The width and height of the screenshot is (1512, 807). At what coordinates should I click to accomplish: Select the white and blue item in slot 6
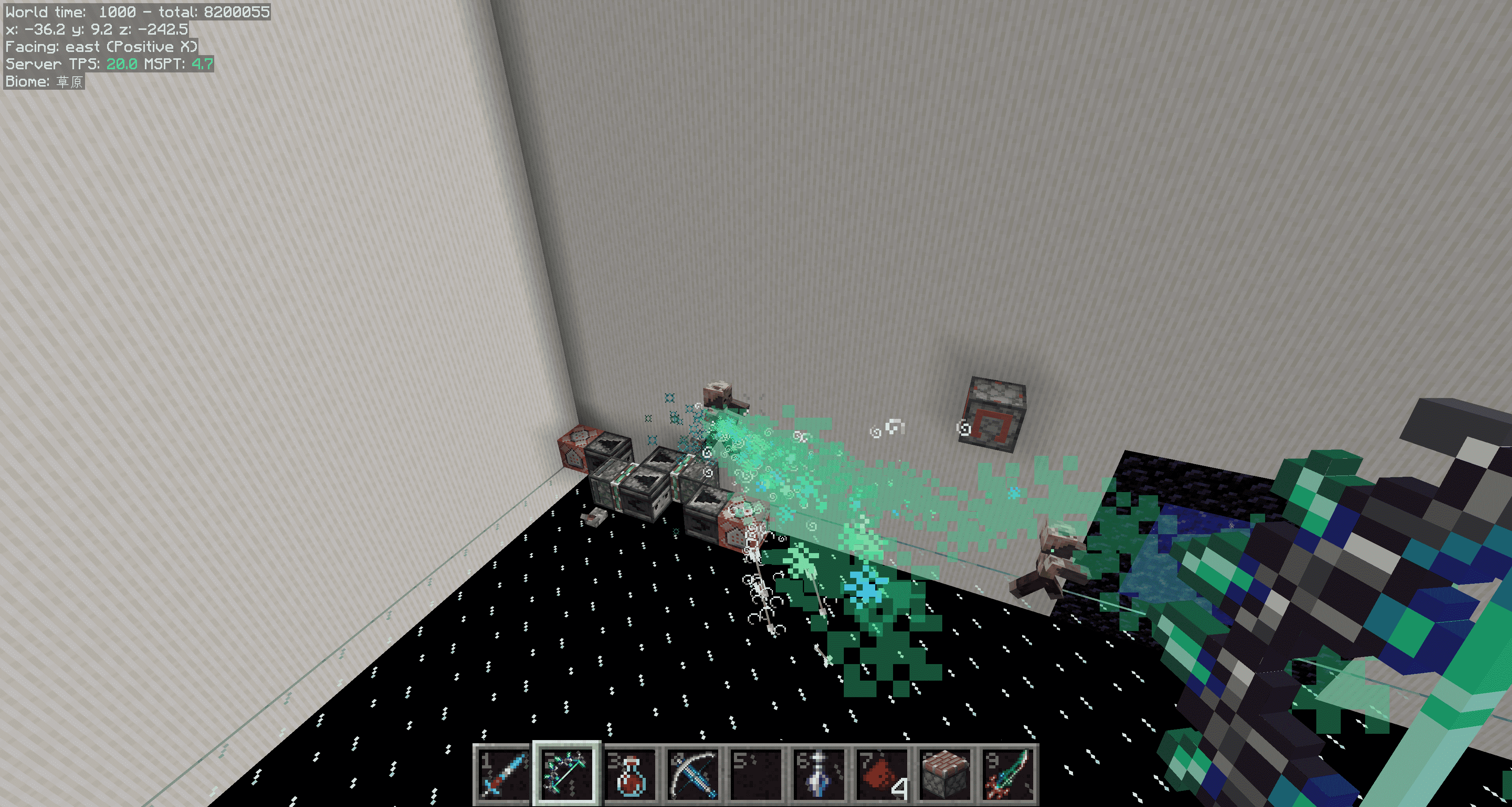tap(819, 775)
